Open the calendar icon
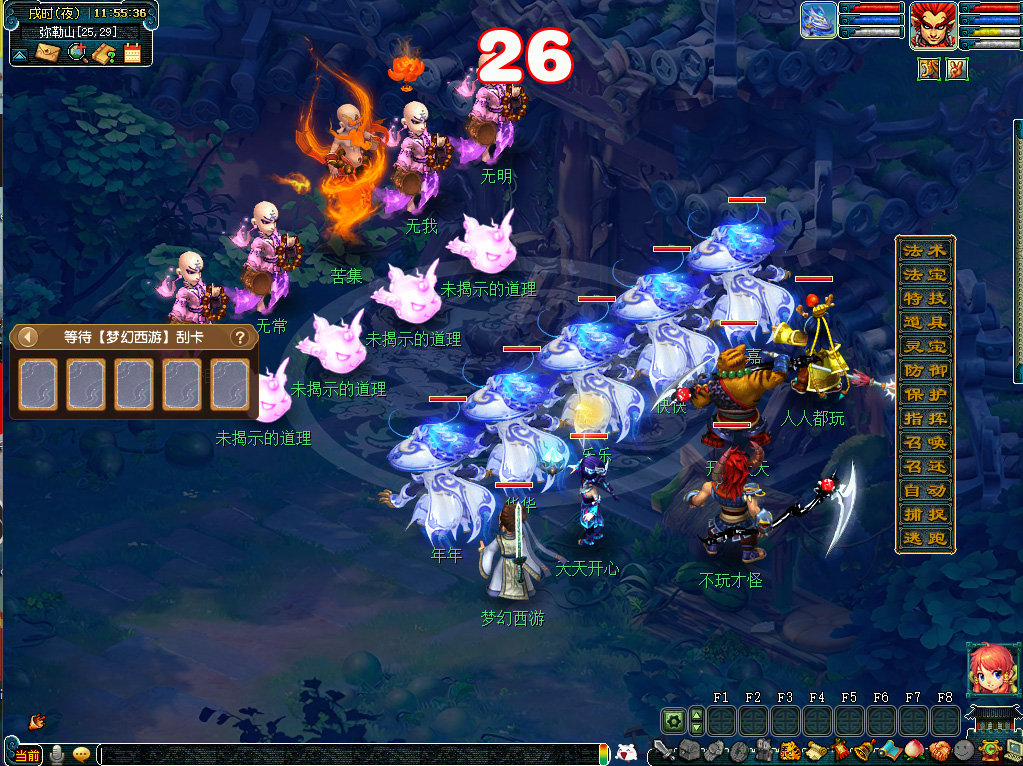 [x=132, y=53]
